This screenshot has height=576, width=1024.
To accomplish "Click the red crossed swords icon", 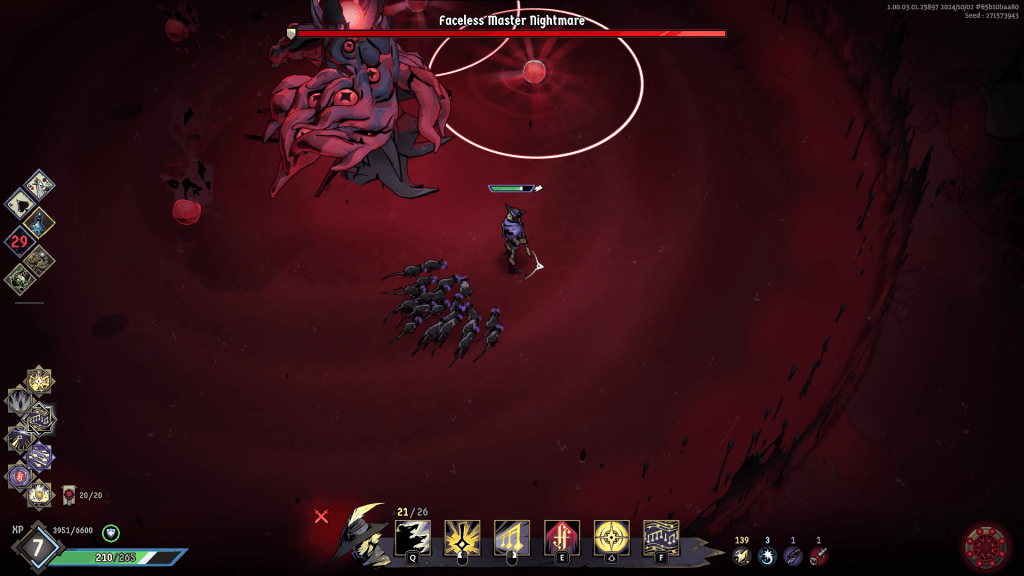I will 321,516.
